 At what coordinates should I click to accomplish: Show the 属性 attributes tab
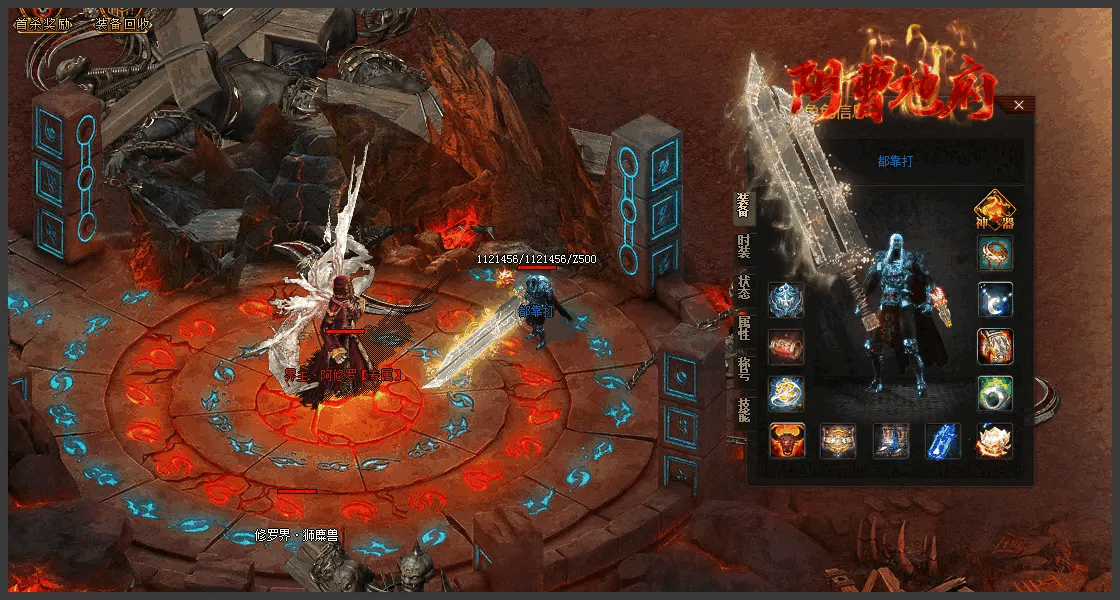pos(743,330)
